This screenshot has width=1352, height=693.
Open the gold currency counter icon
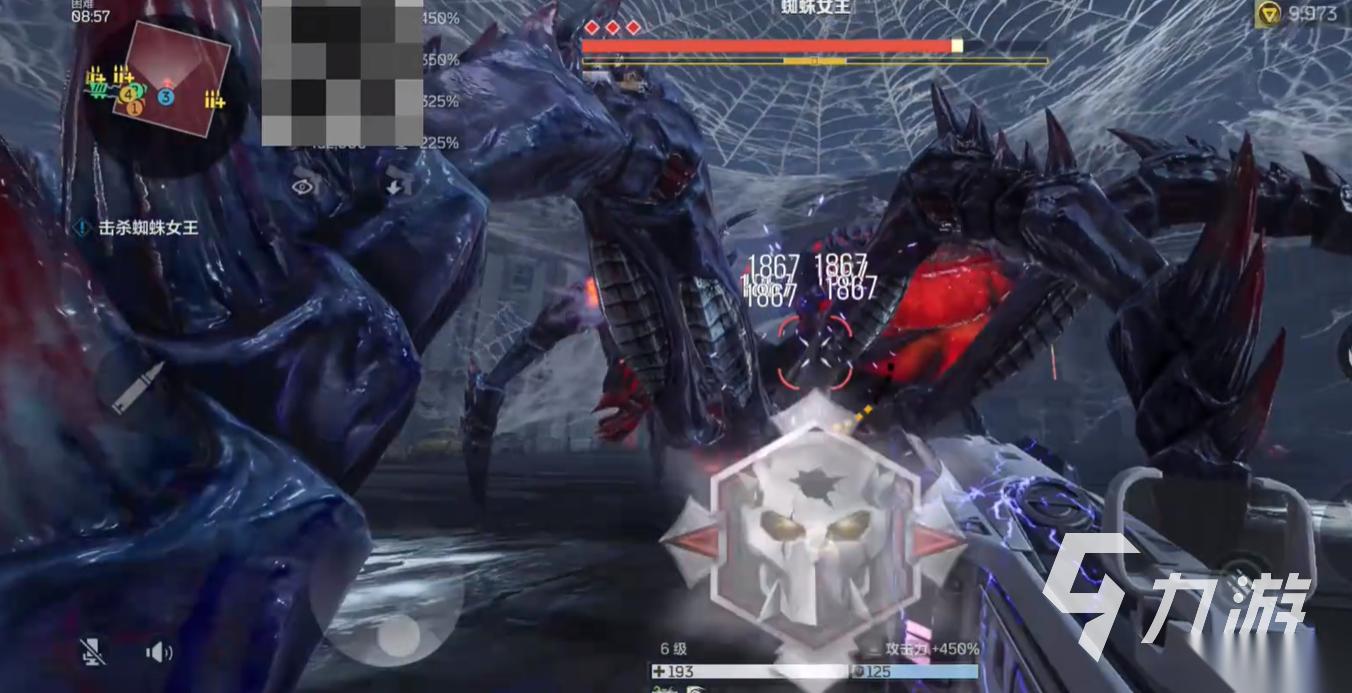click(x=1267, y=14)
